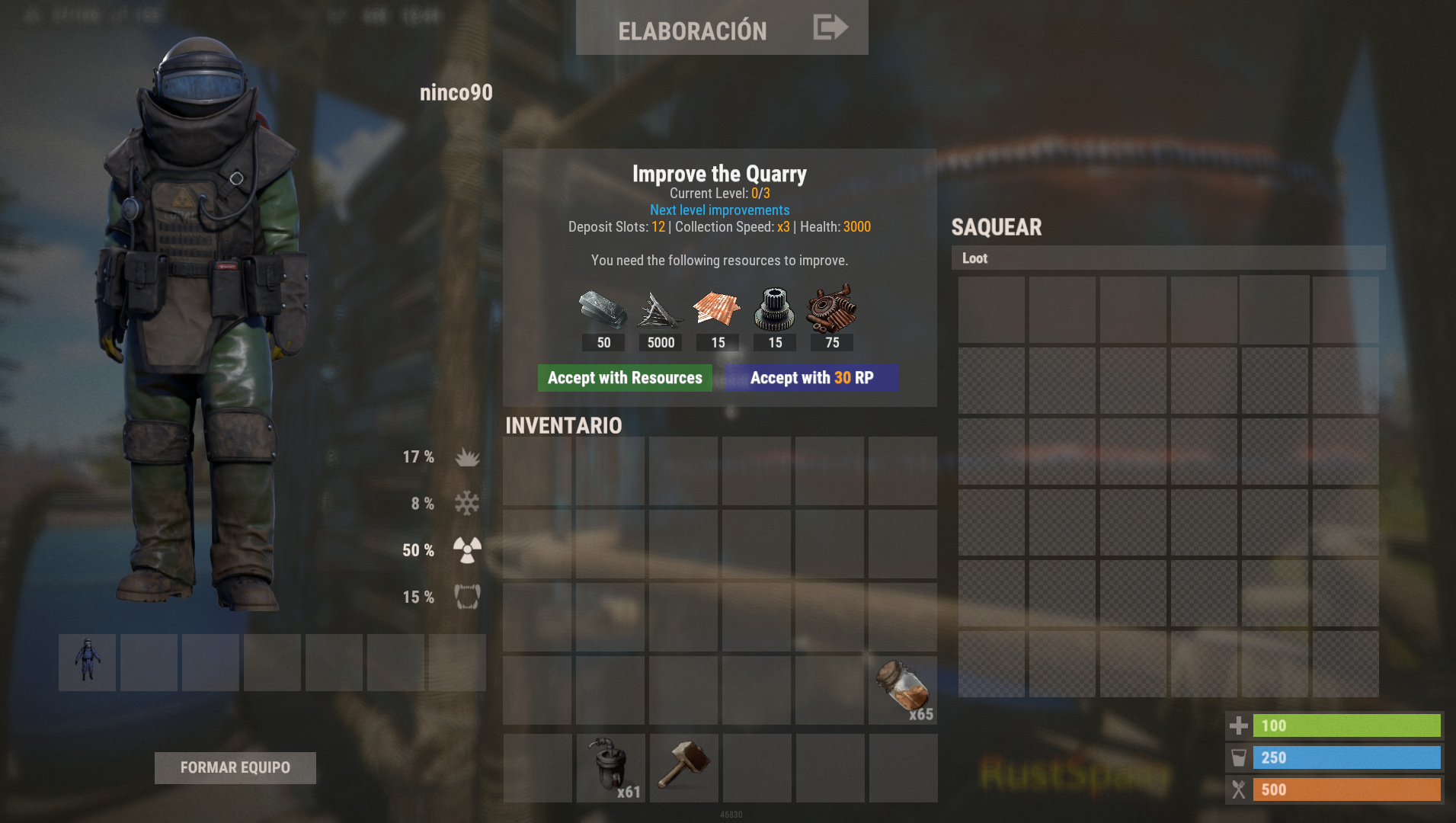
Task: Click the radiation status icon at 50%
Action: point(467,549)
